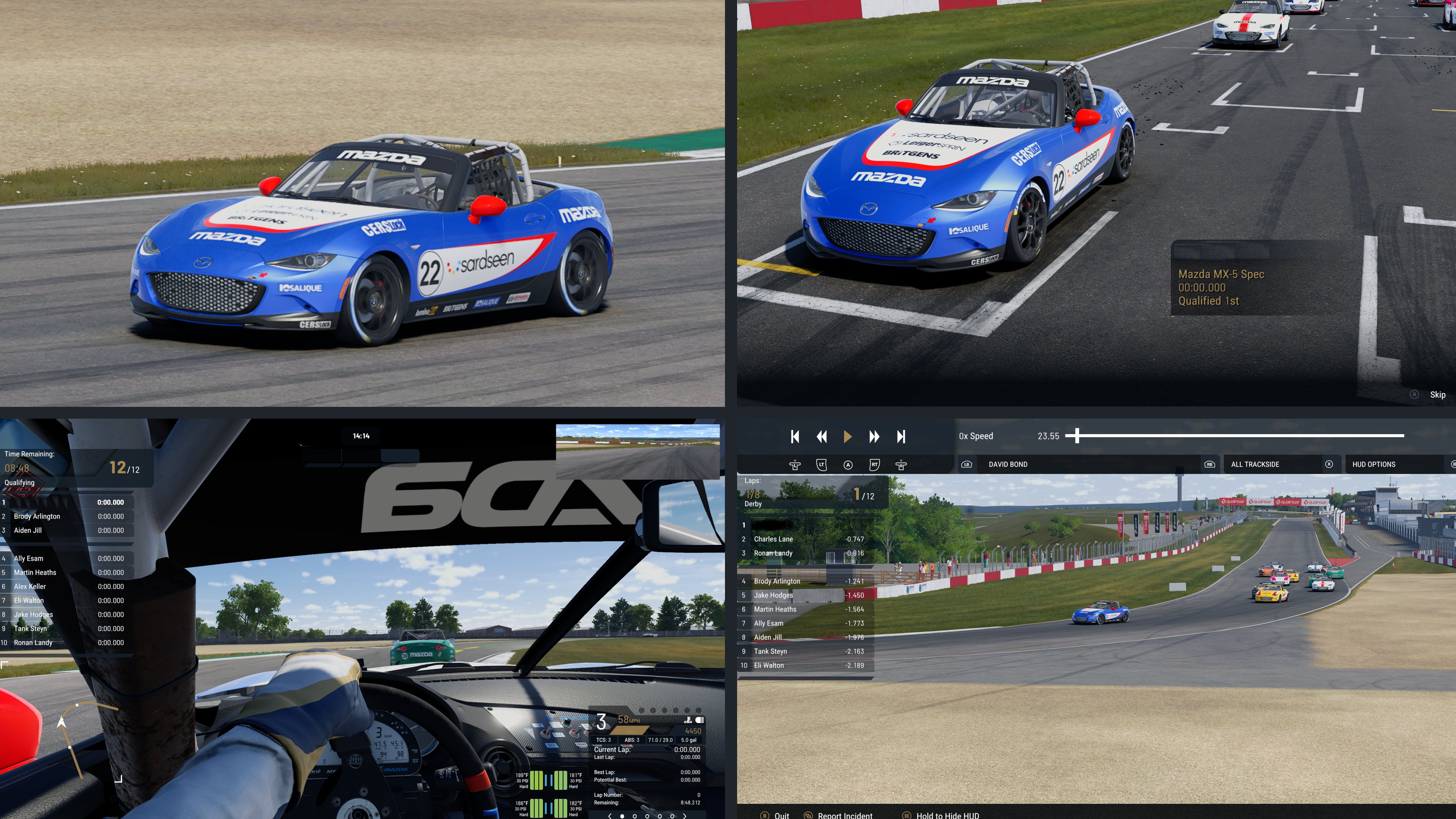Quit the replay
Image resolution: width=1456 pixels, height=819 pixels.
[781, 815]
